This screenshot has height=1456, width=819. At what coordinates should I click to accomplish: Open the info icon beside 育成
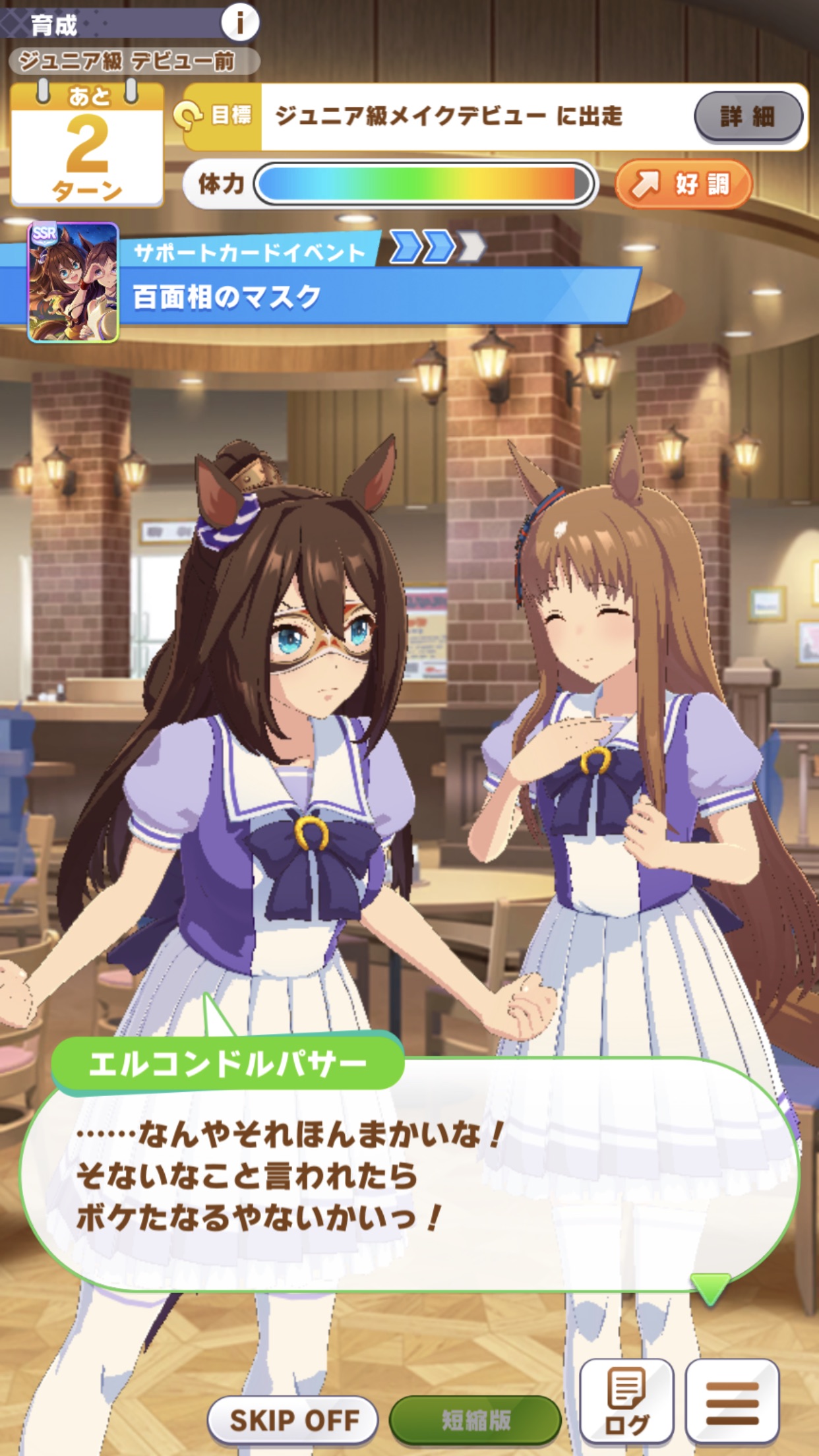pyautogui.click(x=239, y=23)
